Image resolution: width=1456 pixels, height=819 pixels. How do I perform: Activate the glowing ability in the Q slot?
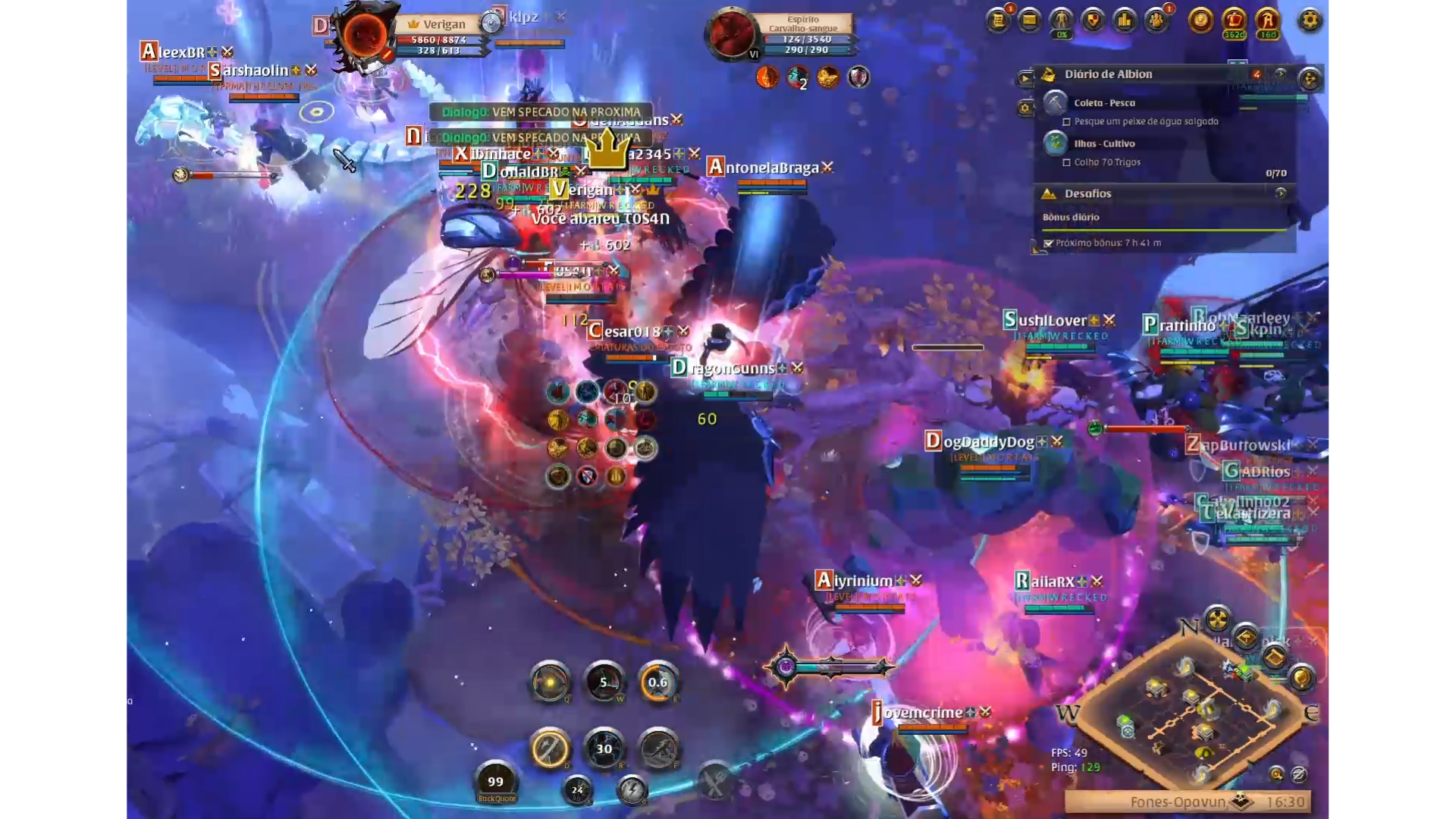coord(550,682)
